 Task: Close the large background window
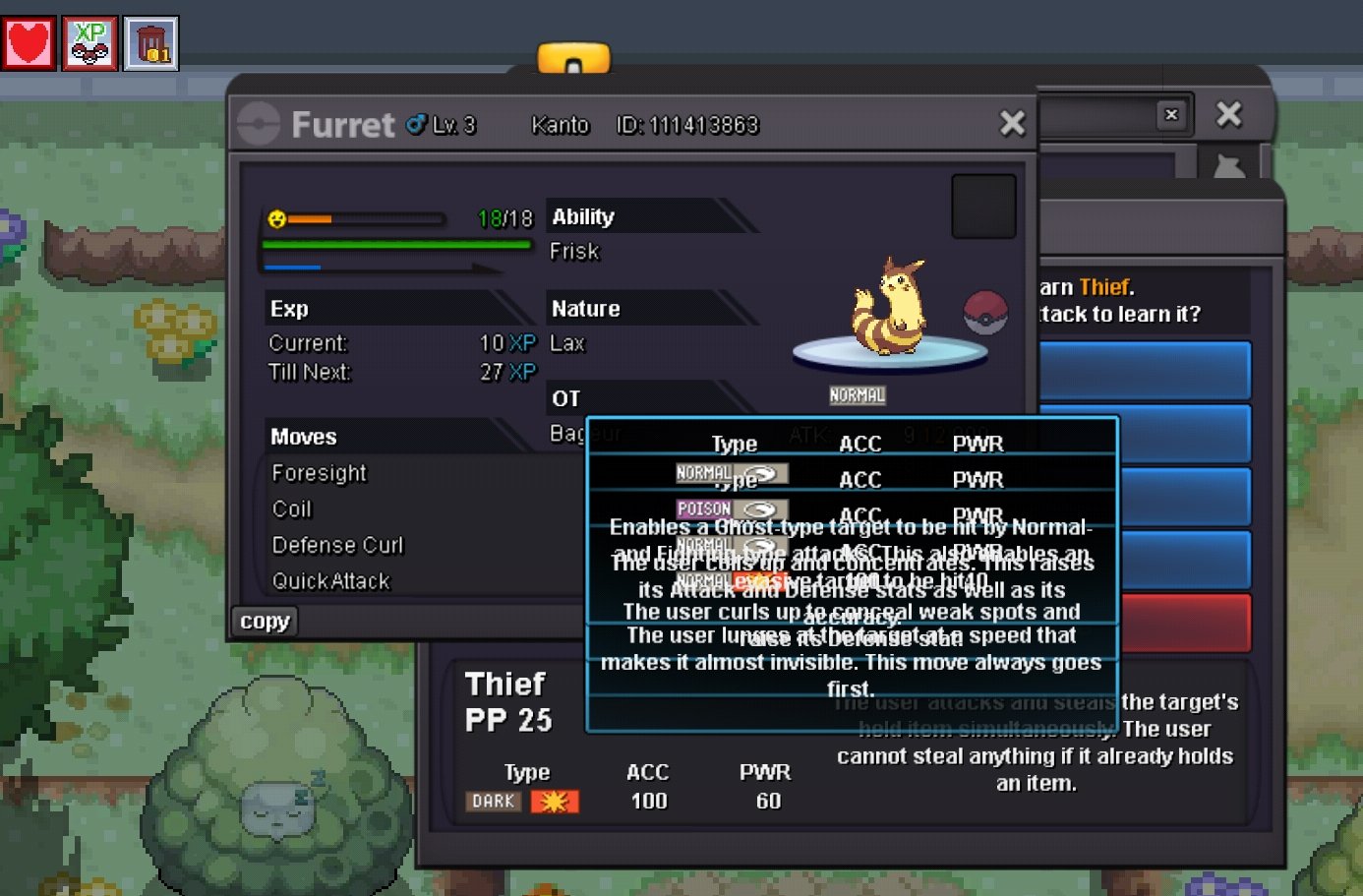(x=1228, y=114)
